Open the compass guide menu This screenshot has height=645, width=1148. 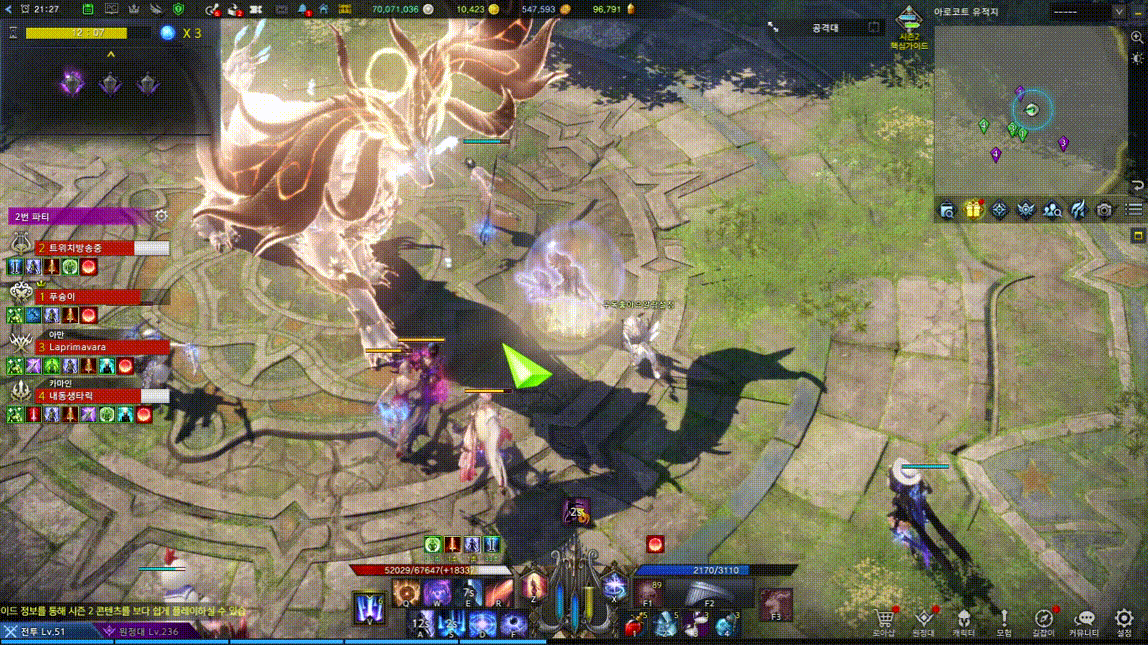coord(1044,620)
